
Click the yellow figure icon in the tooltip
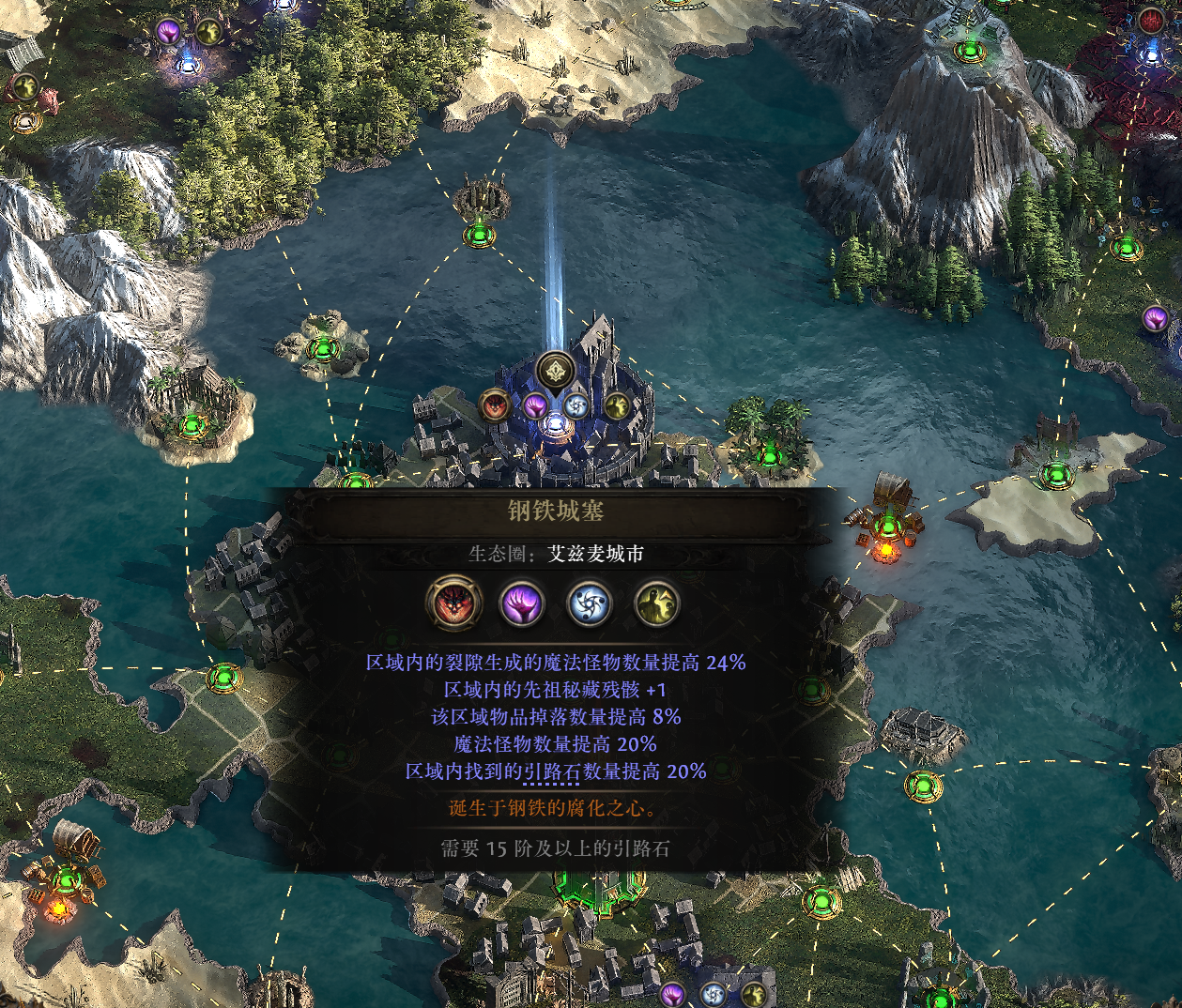pyautogui.click(x=657, y=603)
